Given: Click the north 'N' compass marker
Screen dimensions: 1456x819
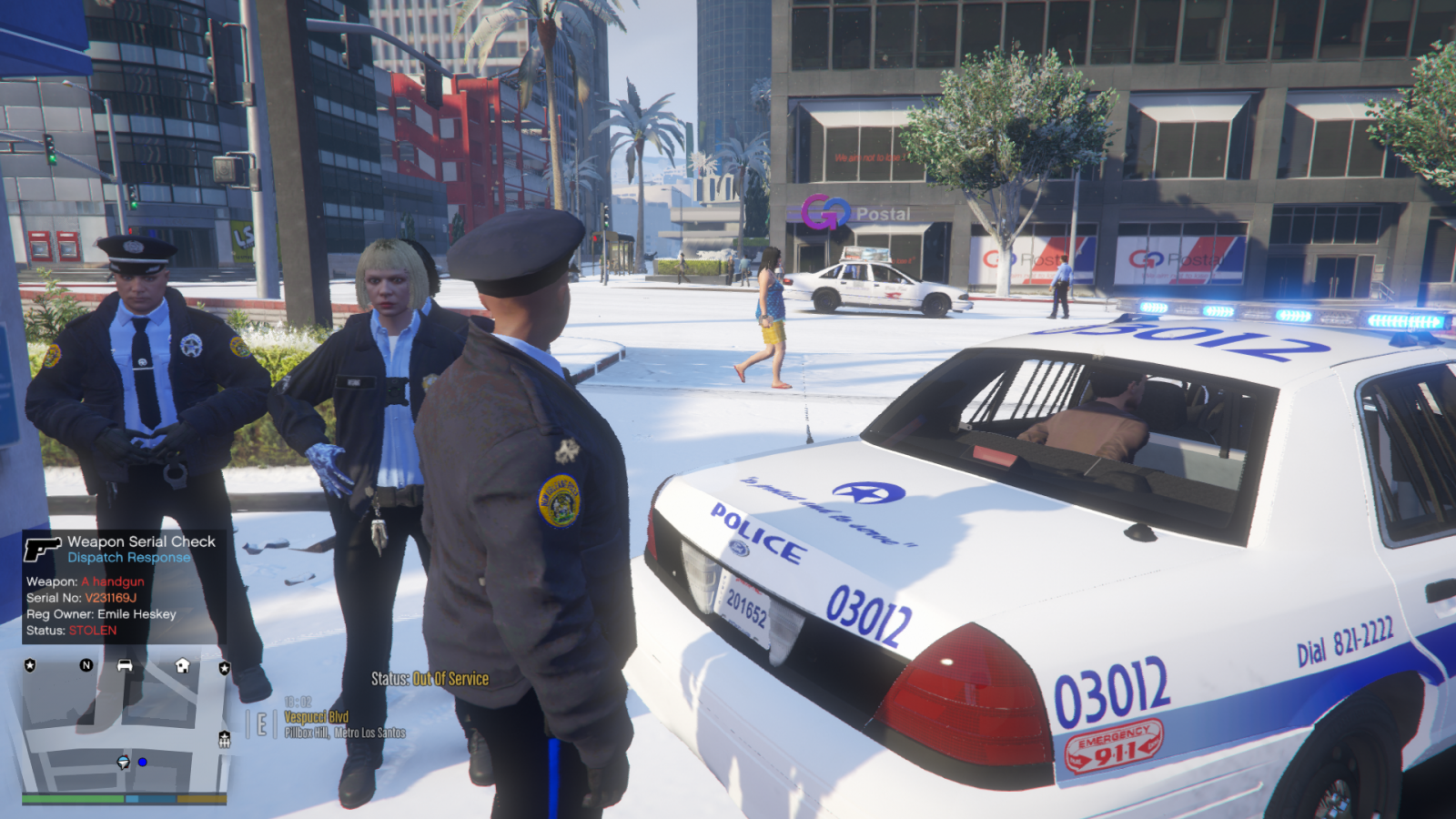Looking at the screenshot, I should pos(86,665).
